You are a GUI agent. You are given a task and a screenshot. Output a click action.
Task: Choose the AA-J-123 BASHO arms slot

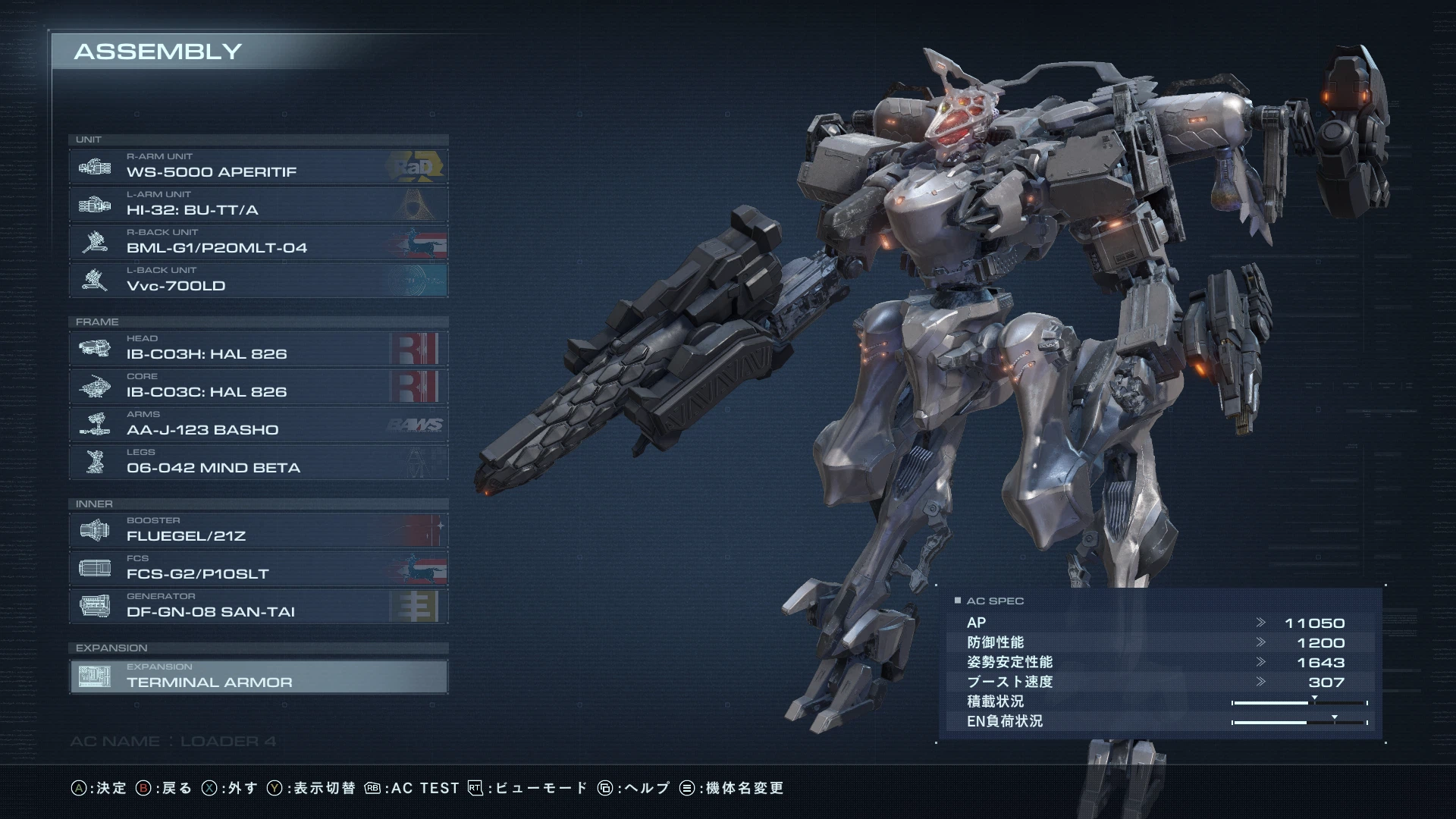coord(258,425)
